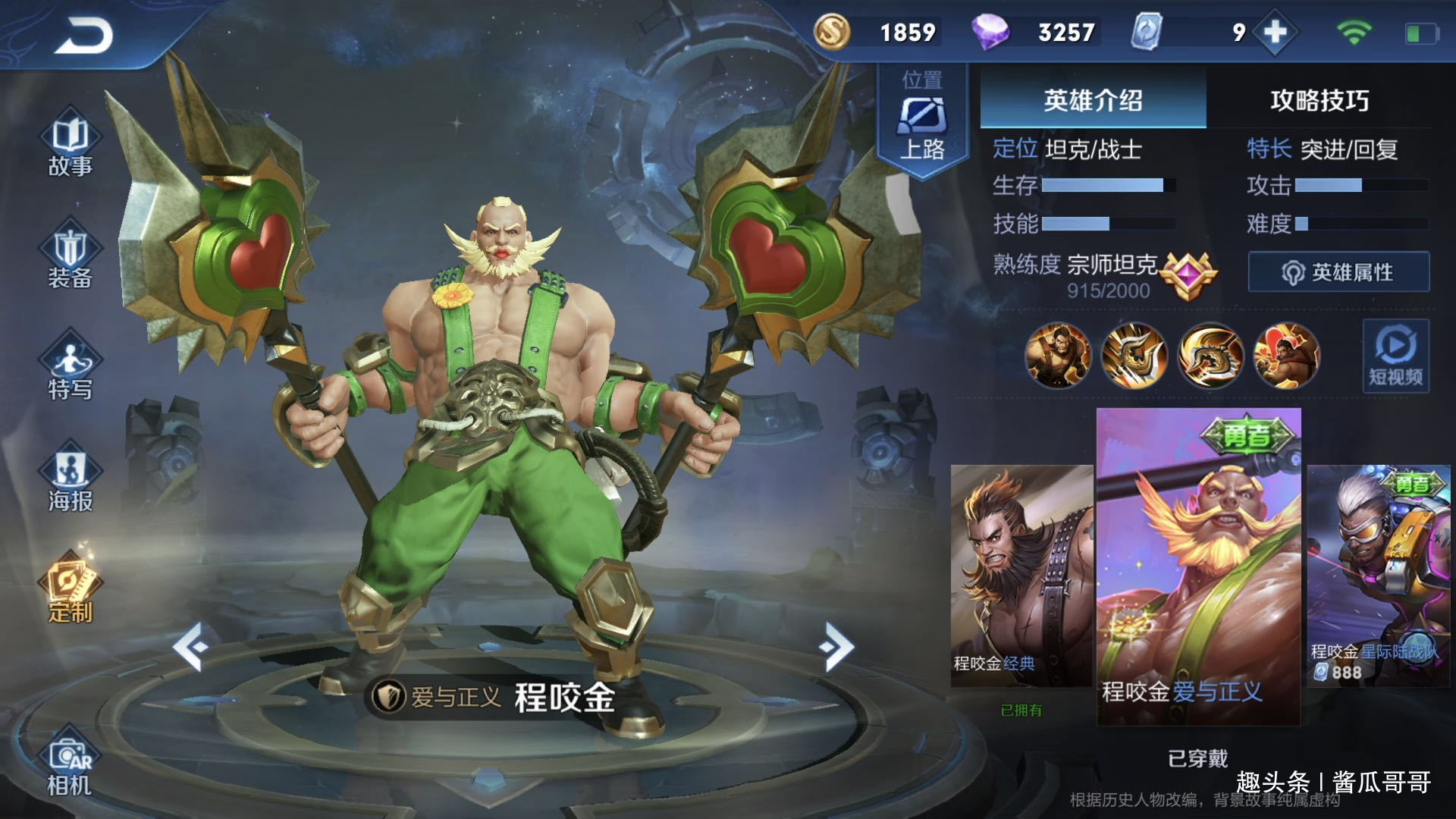The height and width of the screenshot is (819, 1456).
Task: Show the previous hero with left arrow
Action: (190, 647)
